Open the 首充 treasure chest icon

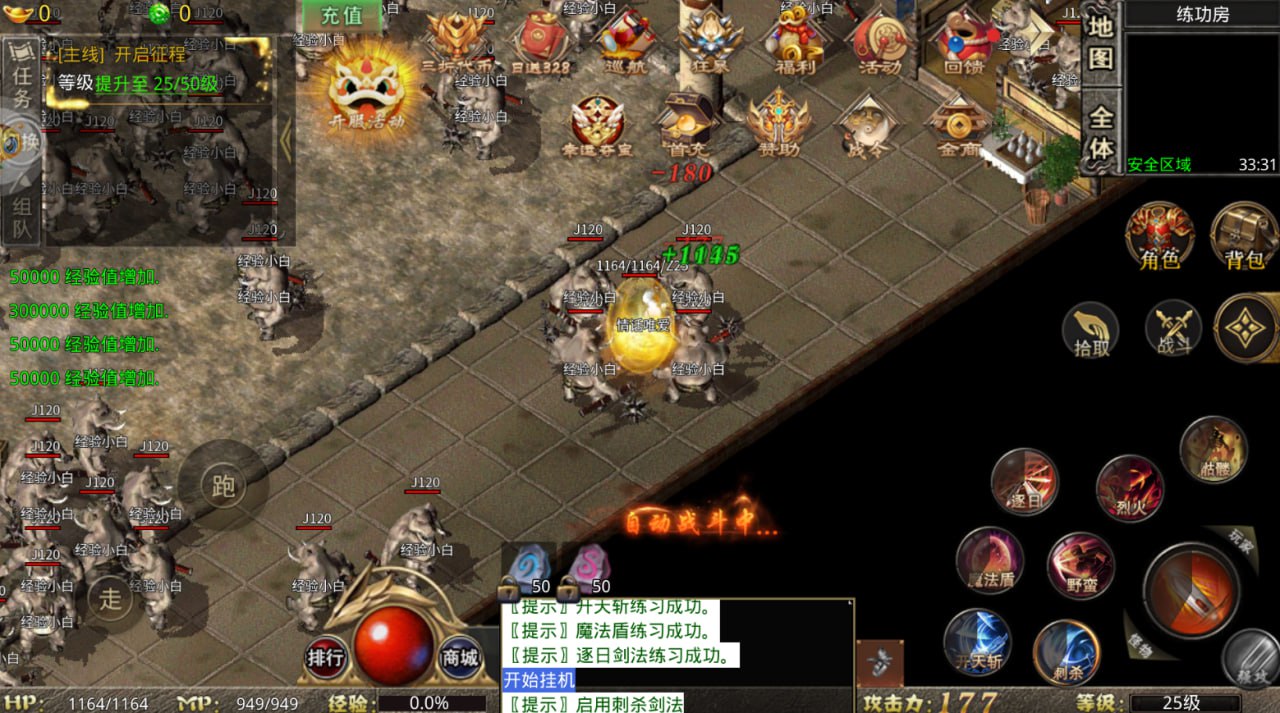click(688, 124)
